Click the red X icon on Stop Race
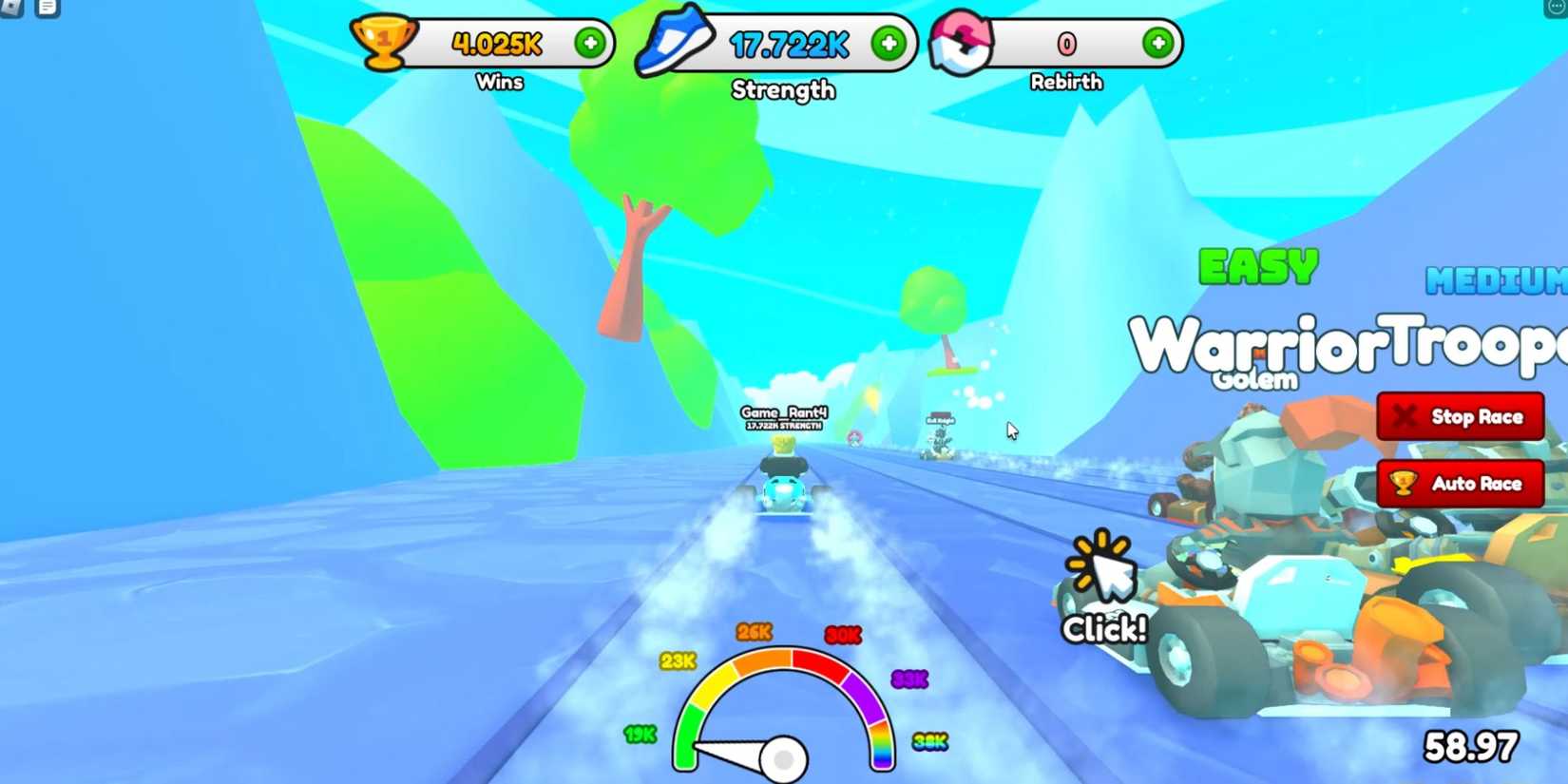The image size is (1568, 784). click(1405, 416)
